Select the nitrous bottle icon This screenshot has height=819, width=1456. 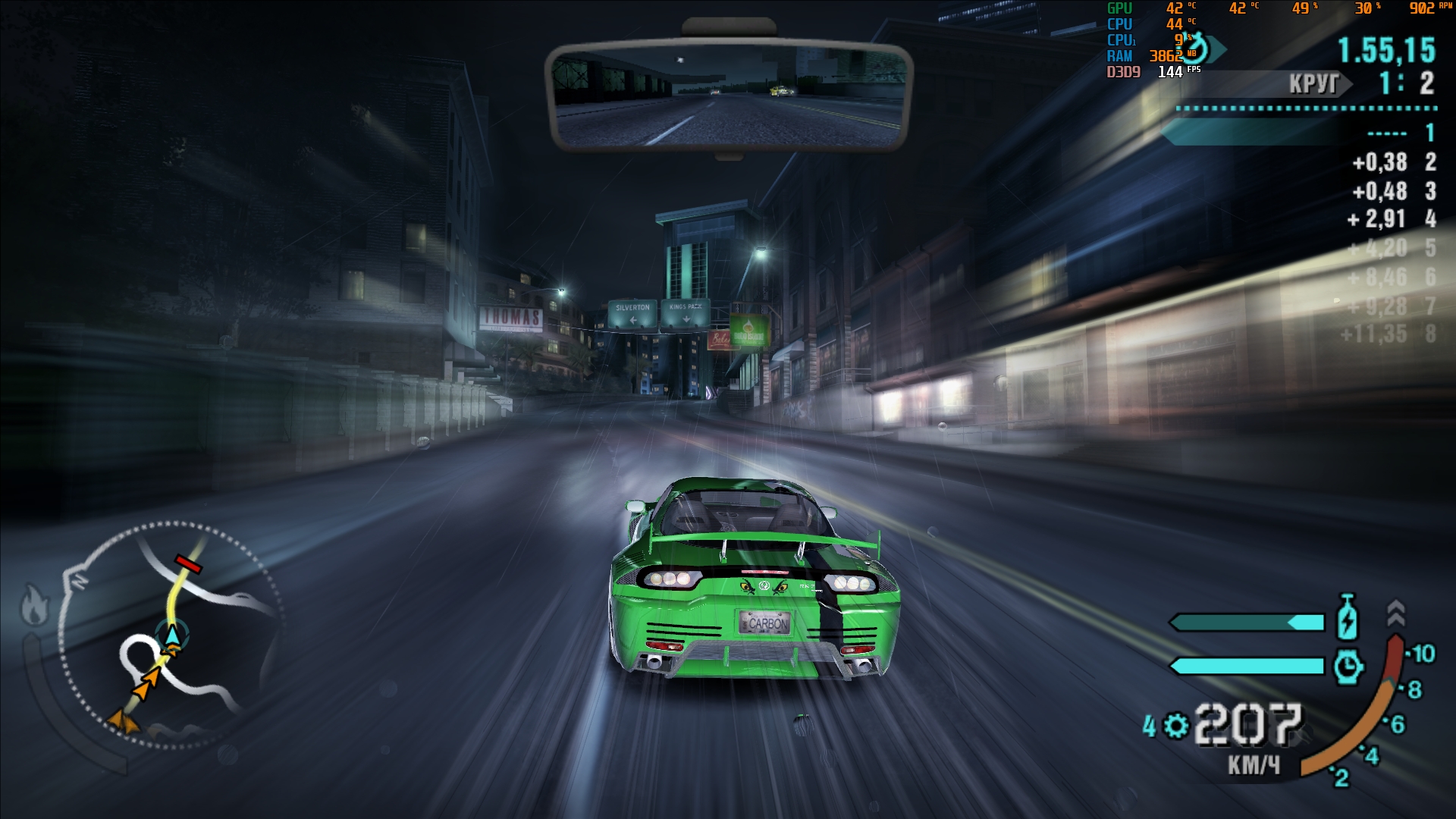pos(1347,617)
